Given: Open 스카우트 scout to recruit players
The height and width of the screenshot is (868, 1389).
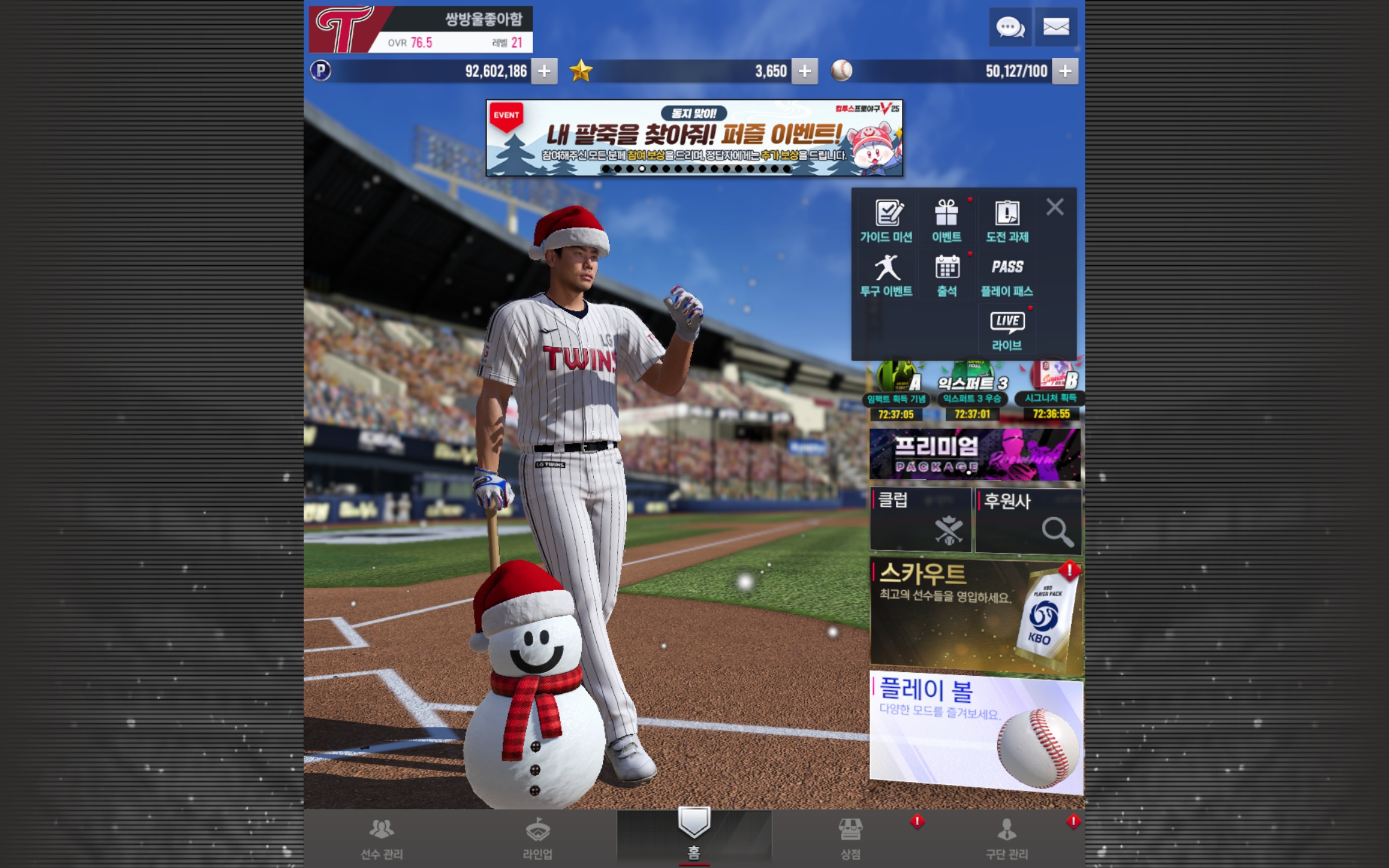Looking at the screenshot, I should pyautogui.click(x=975, y=615).
